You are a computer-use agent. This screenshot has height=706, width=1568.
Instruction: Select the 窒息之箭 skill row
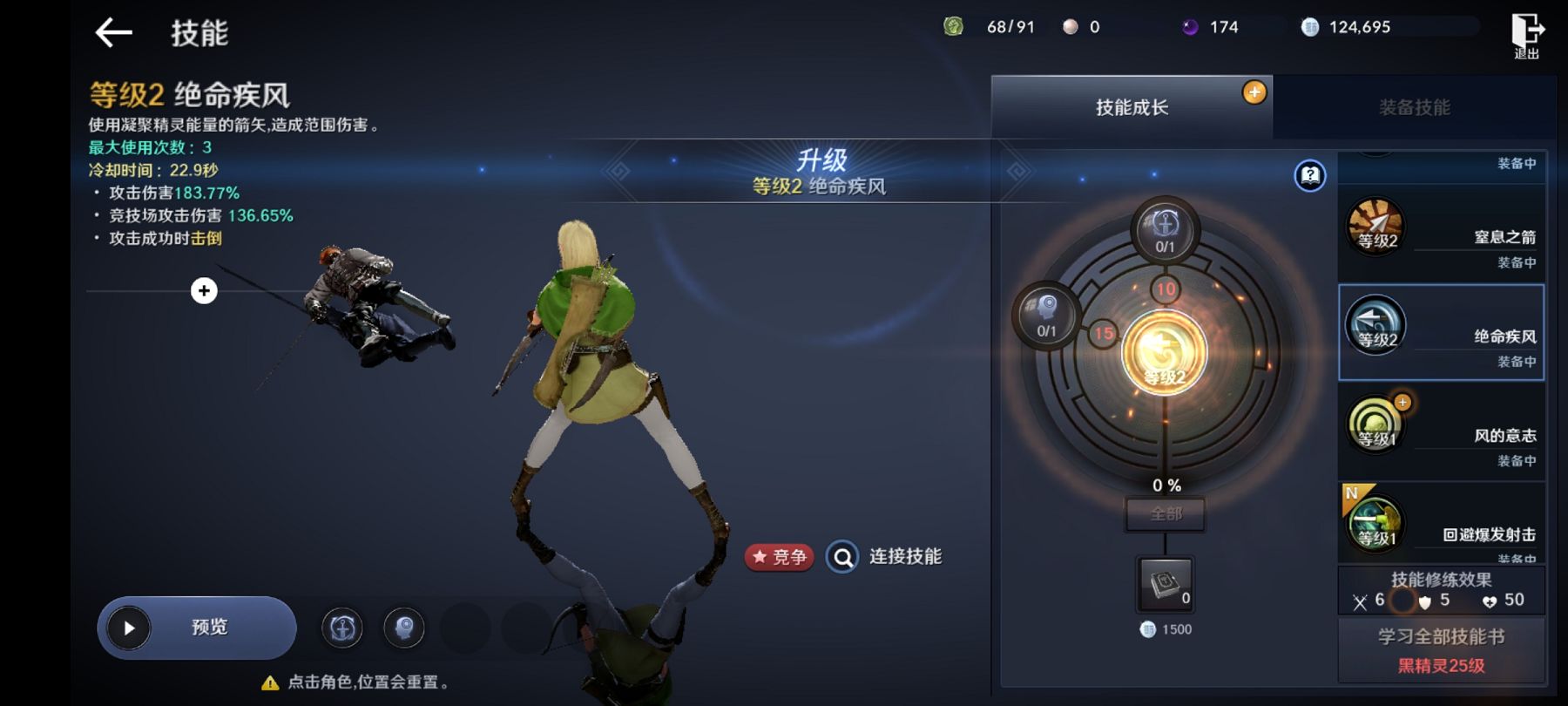[x=1441, y=234]
